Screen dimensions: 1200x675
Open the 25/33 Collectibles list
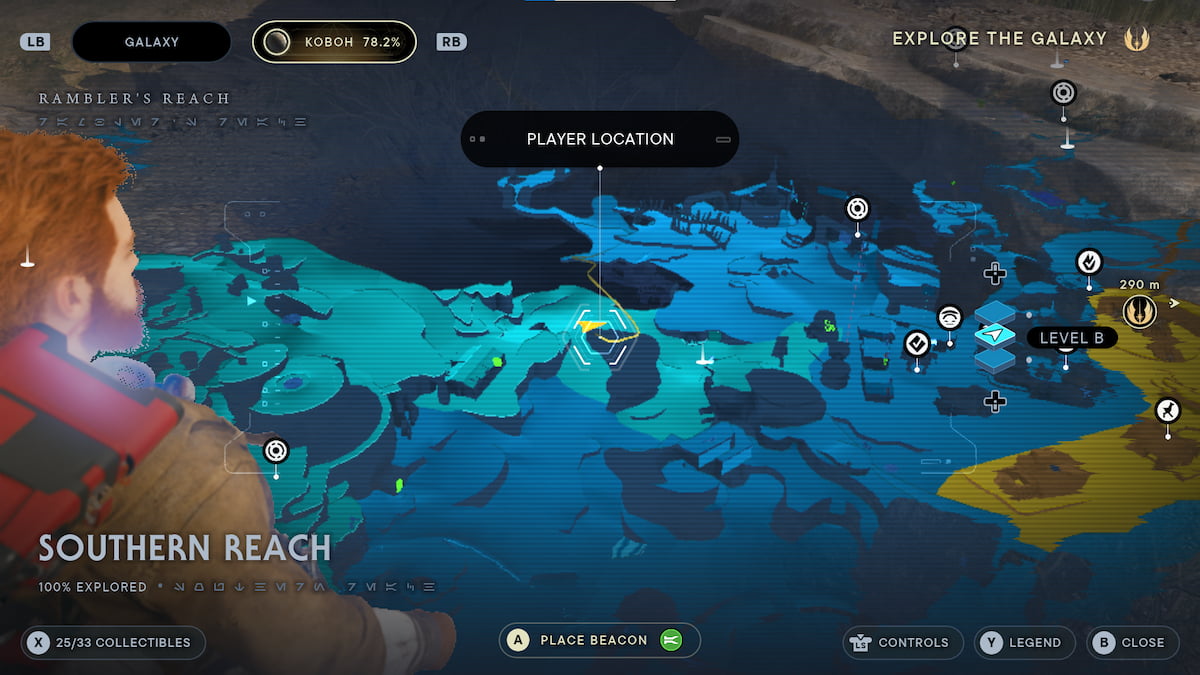tap(113, 643)
